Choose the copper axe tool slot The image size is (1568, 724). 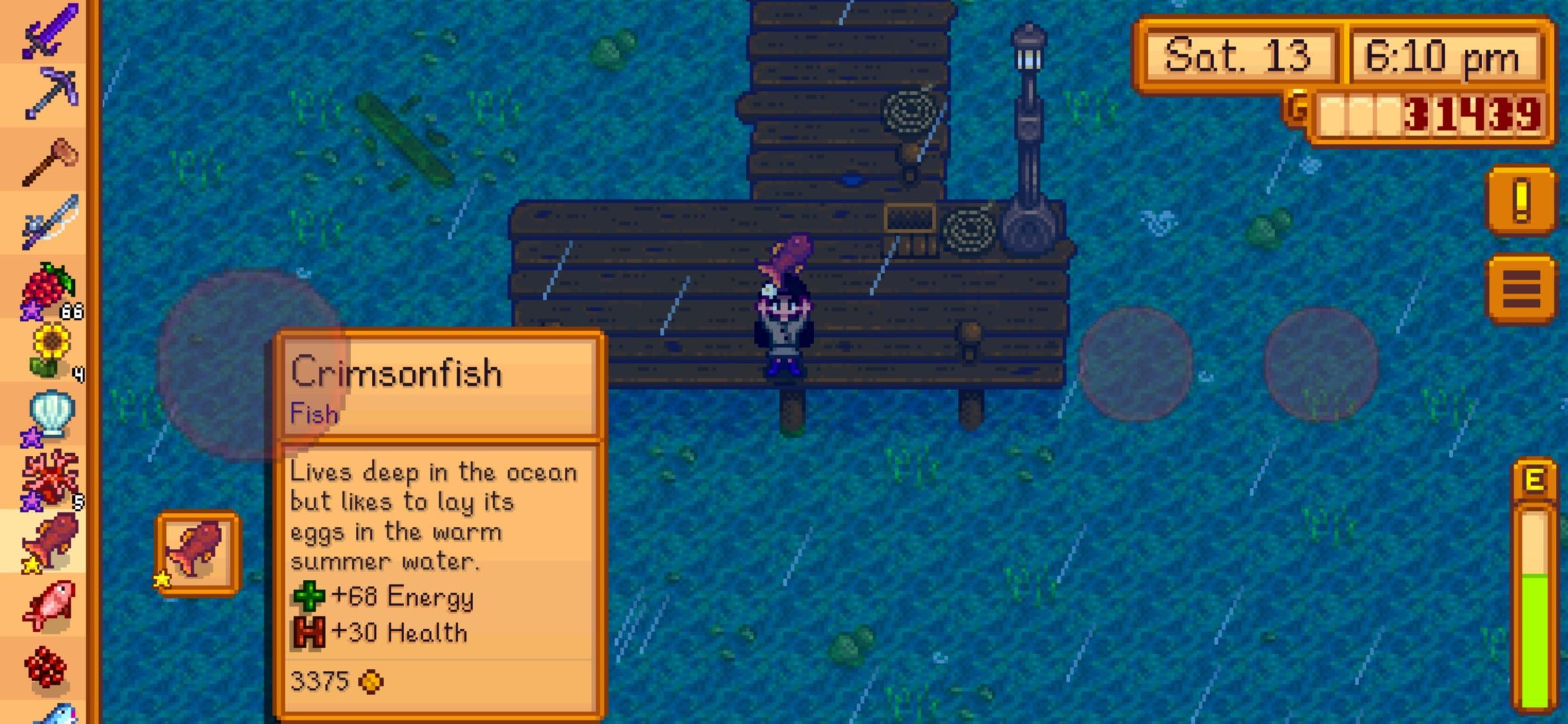click(48, 160)
